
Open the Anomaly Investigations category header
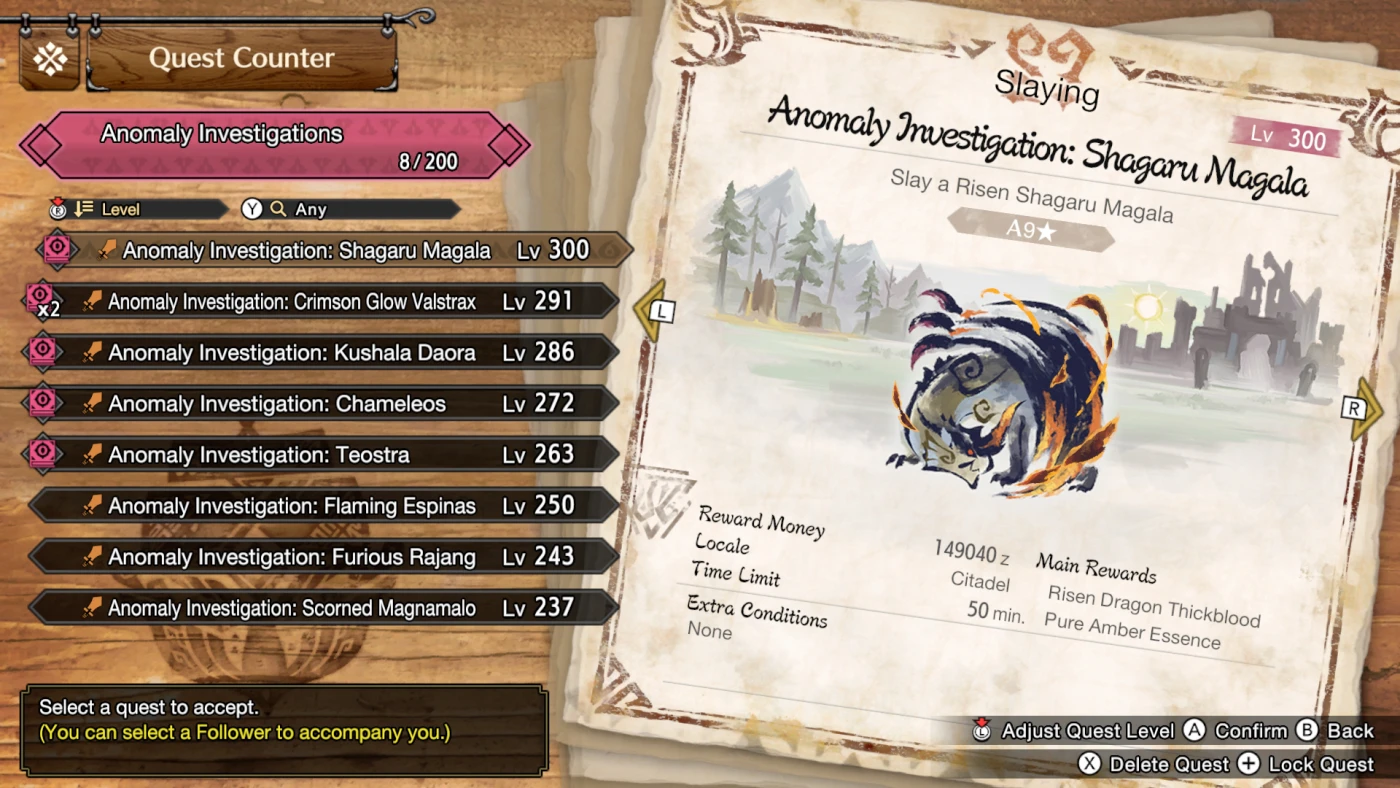[x=273, y=146]
